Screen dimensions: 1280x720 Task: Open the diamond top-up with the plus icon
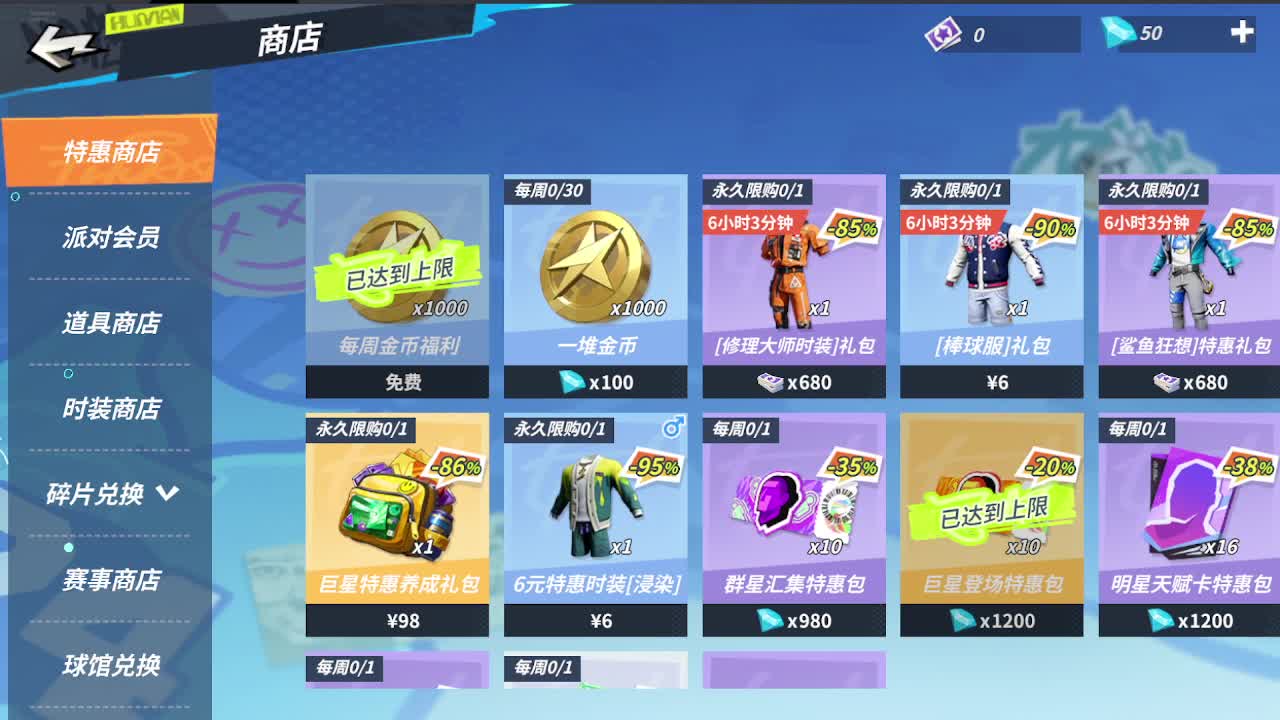1243,33
